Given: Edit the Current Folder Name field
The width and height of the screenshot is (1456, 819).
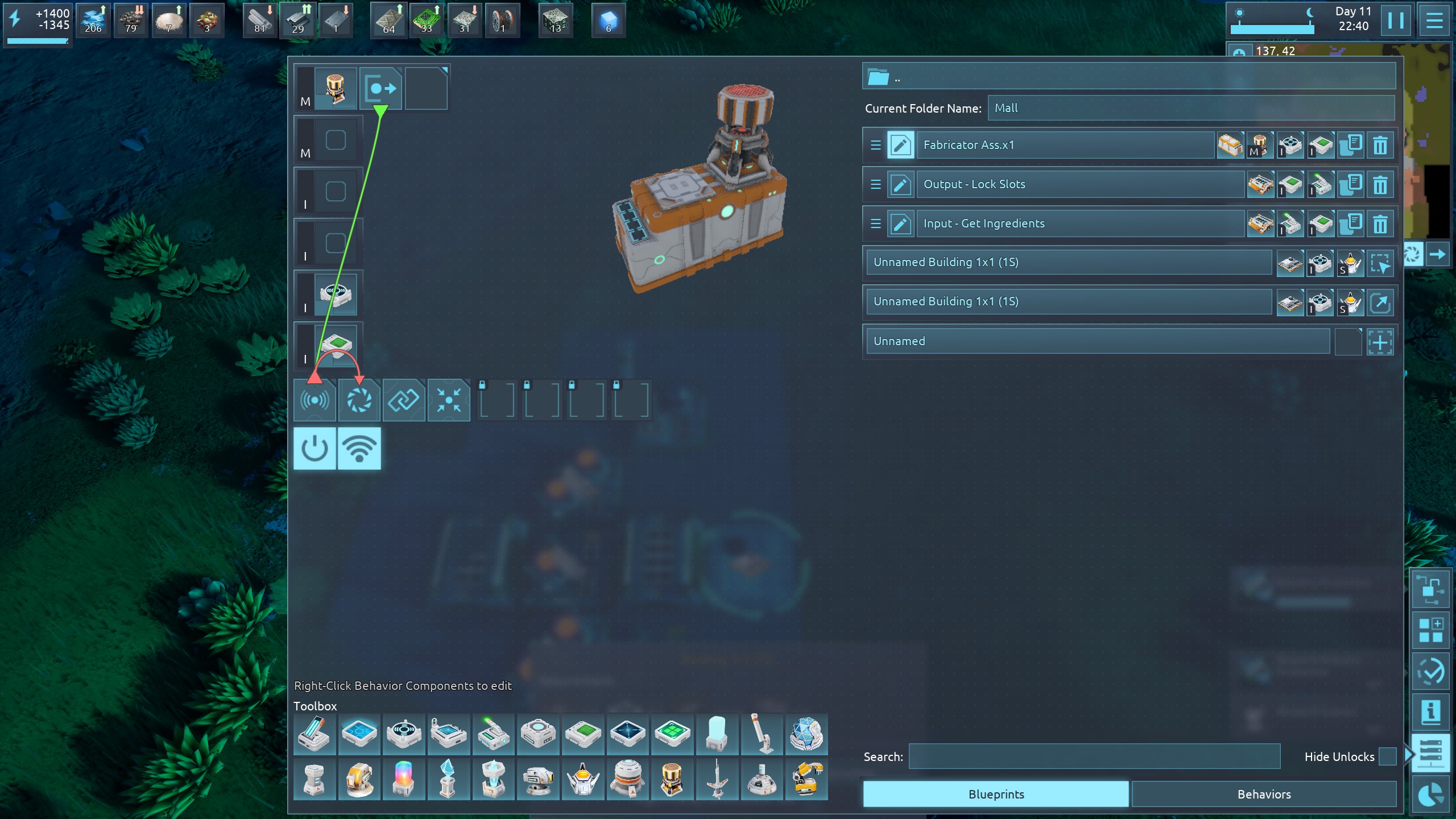Looking at the screenshot, I should 1190,108.
